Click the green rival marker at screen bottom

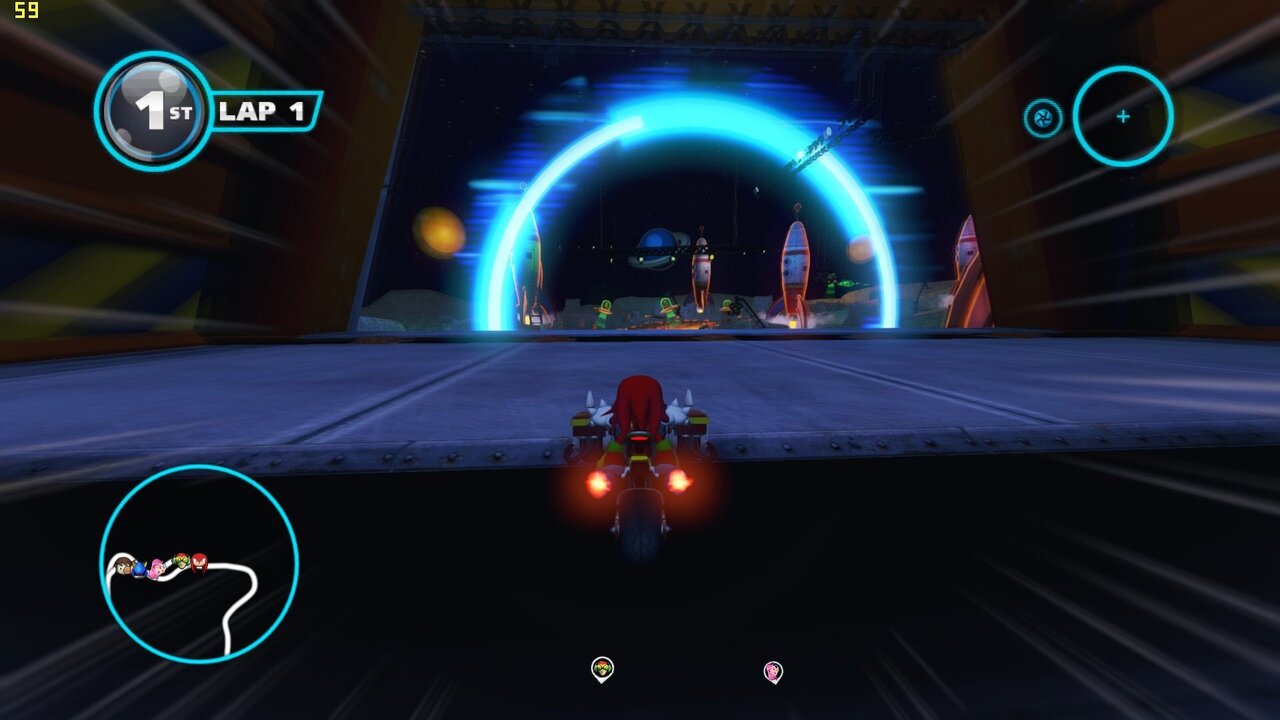coord(601,669)
